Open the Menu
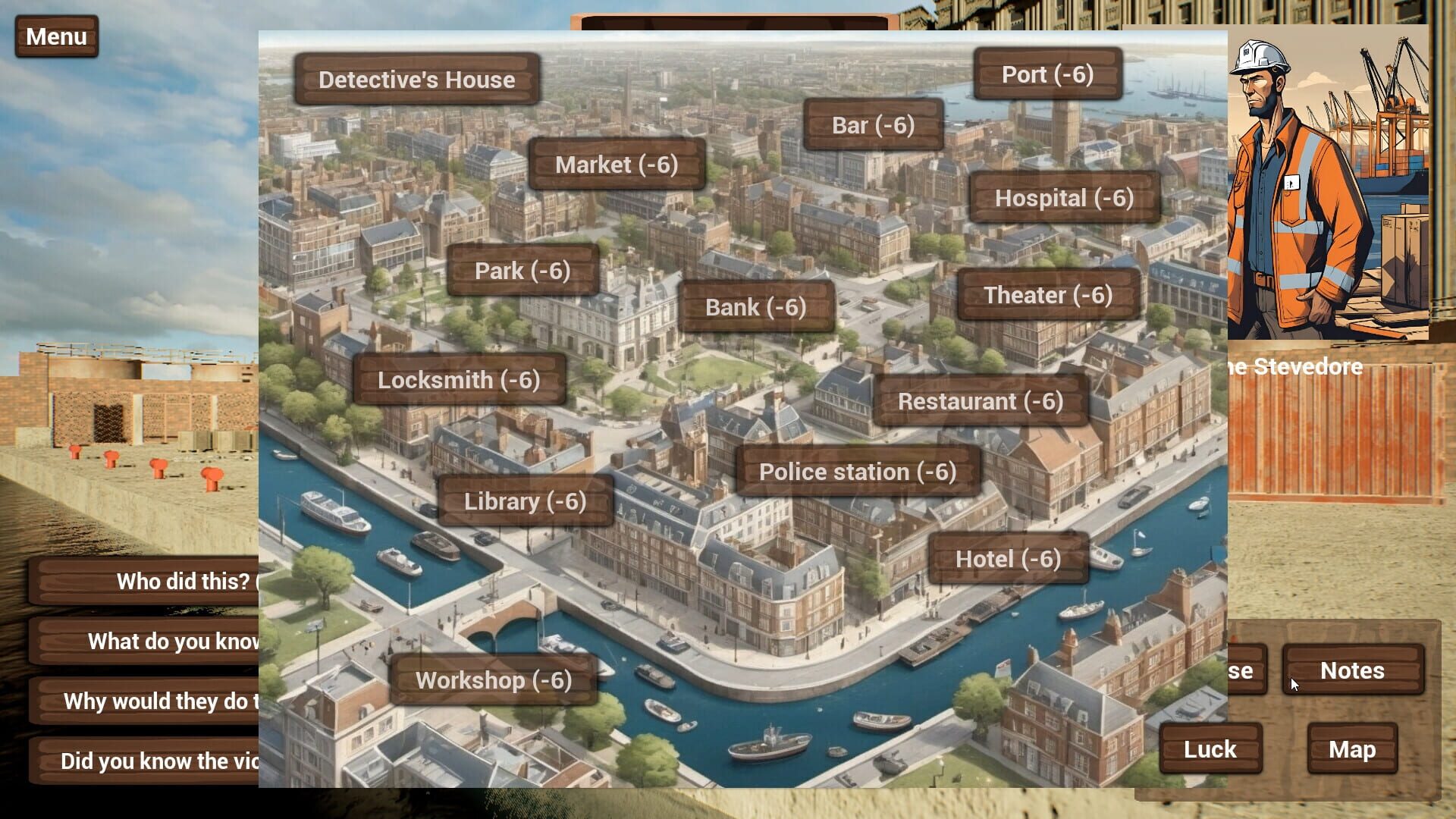Screen dimensions: 1456x819 (55, 36)
